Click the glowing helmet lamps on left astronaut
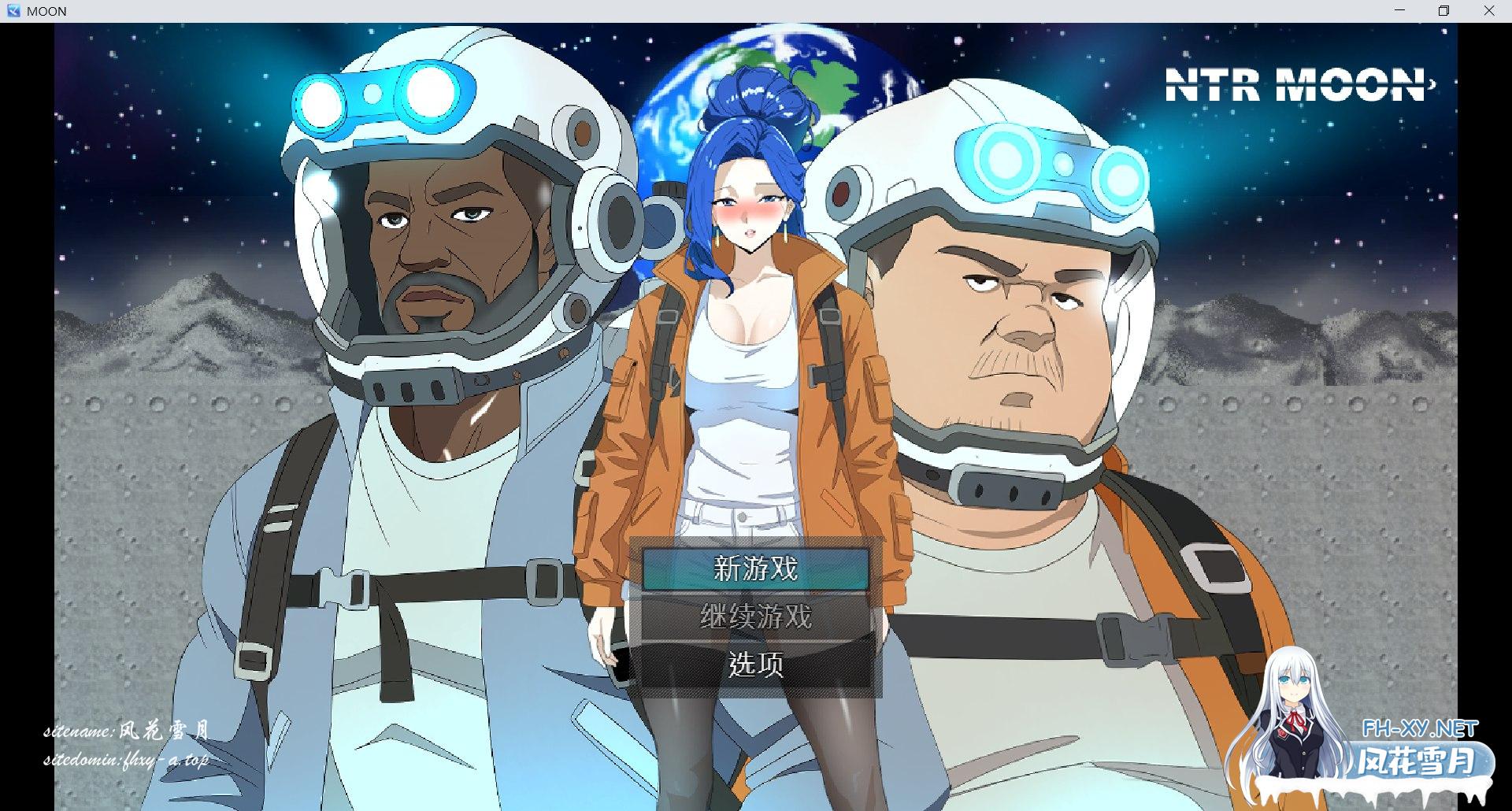The height and width of the screenshot is (811, 1512). click(x=378, y=98)
